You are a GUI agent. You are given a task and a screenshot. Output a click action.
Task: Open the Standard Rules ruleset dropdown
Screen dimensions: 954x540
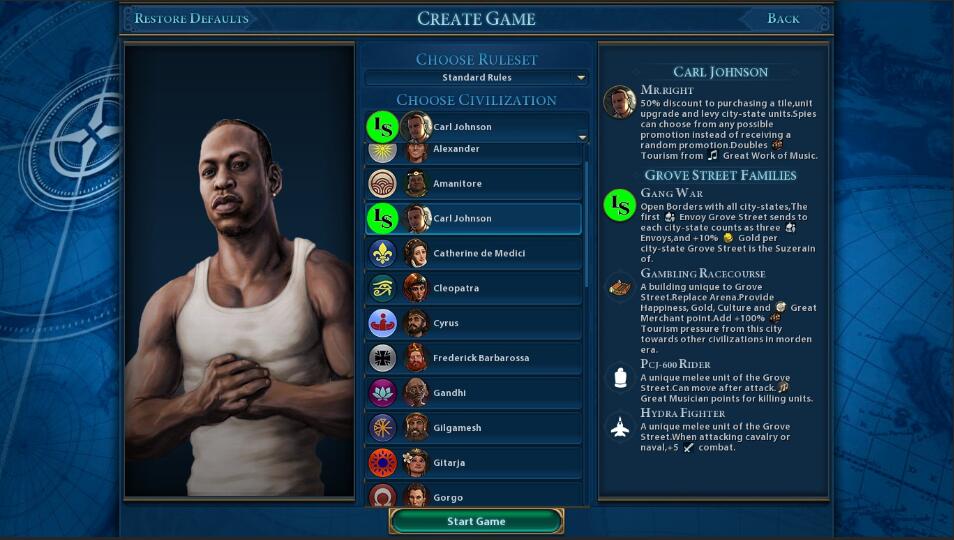click(x=476, y=77)
